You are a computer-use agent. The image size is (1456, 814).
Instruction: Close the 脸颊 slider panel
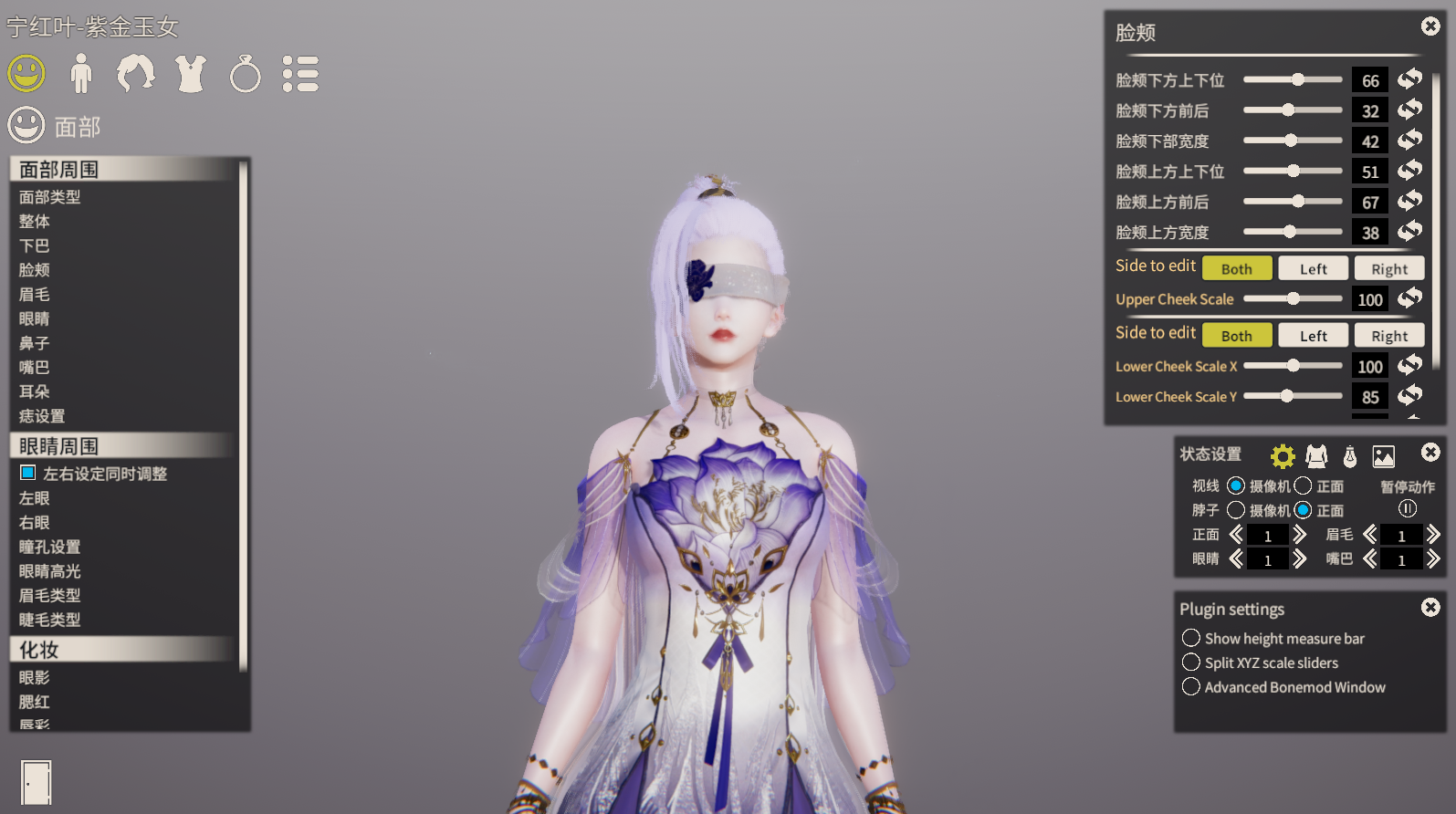pos(1430,26)
